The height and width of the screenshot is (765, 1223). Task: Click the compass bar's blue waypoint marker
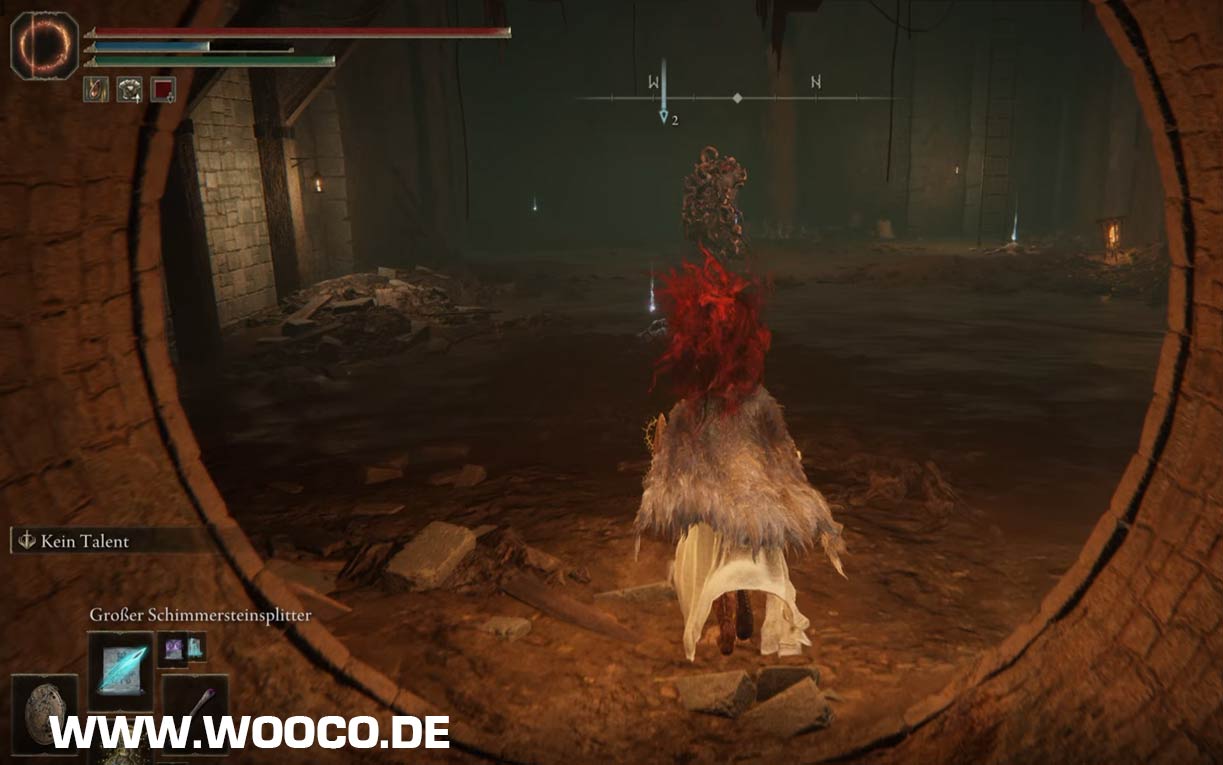[x=663, y=117]
